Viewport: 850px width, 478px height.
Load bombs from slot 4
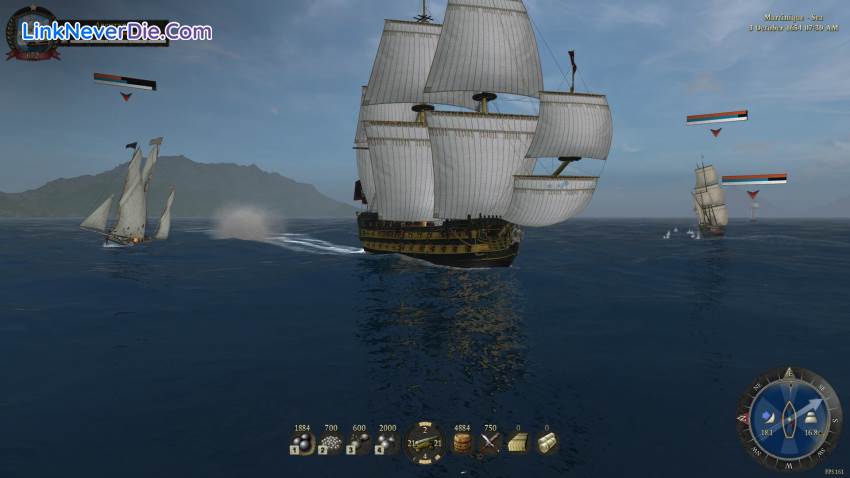(x=387, y=443)
